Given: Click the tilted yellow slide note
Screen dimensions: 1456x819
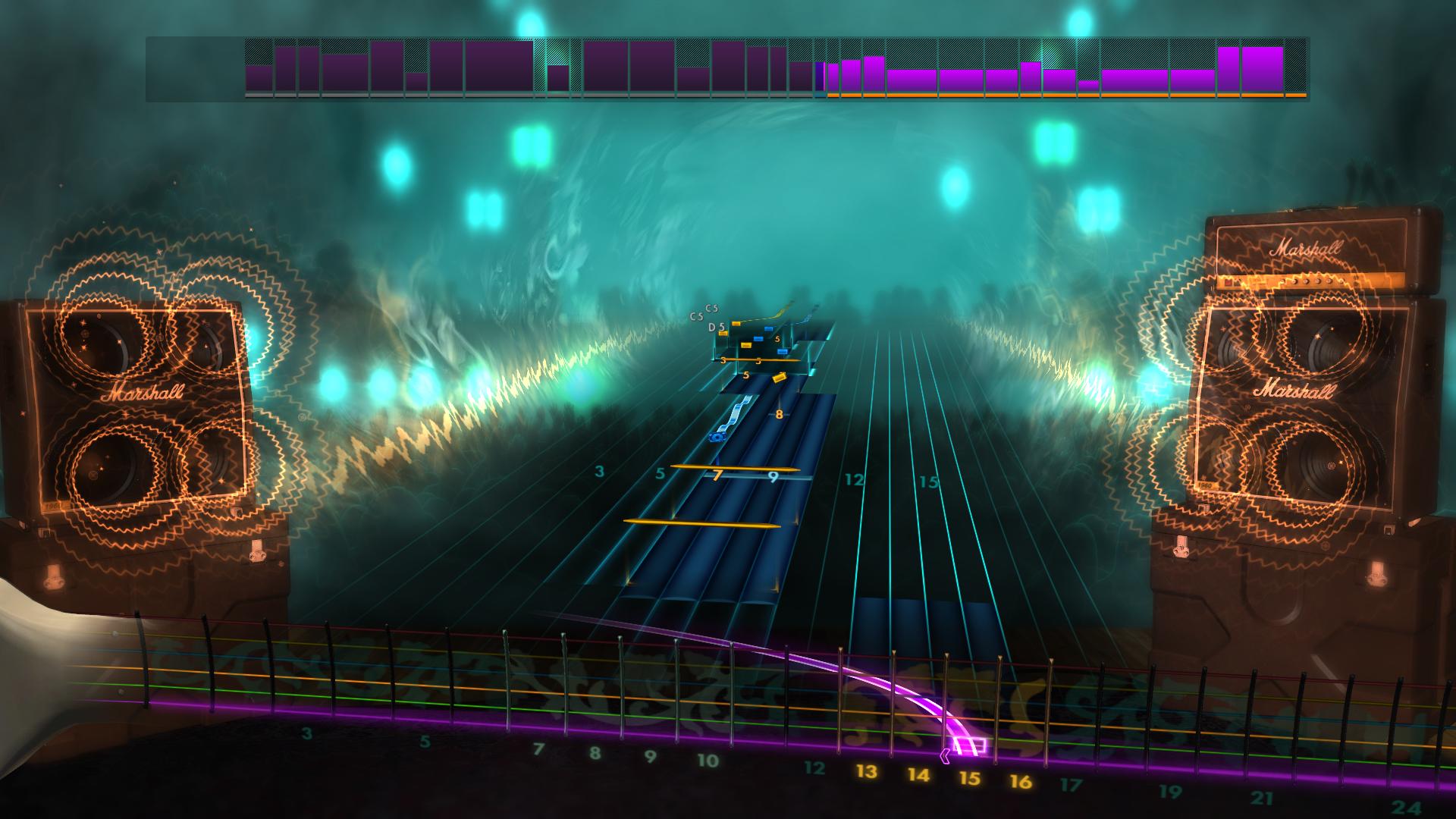Looking at the screenshot, I should [x=780, y=378].
